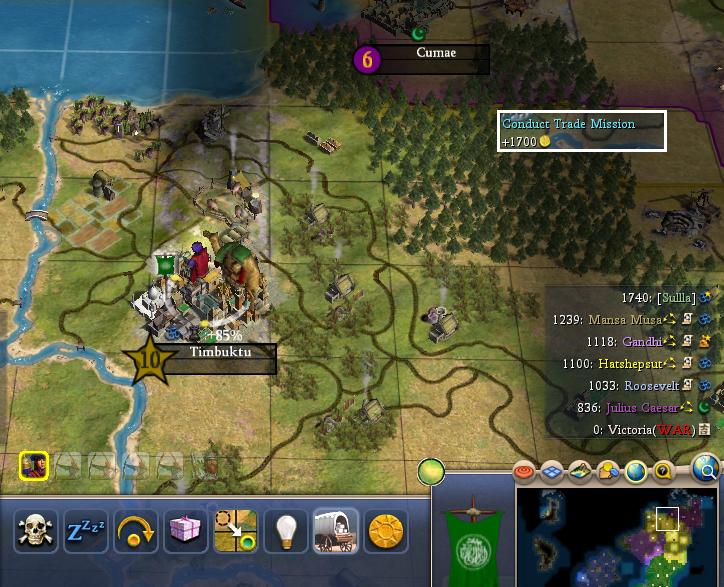Click the green end-turn orb

point(431,470)
